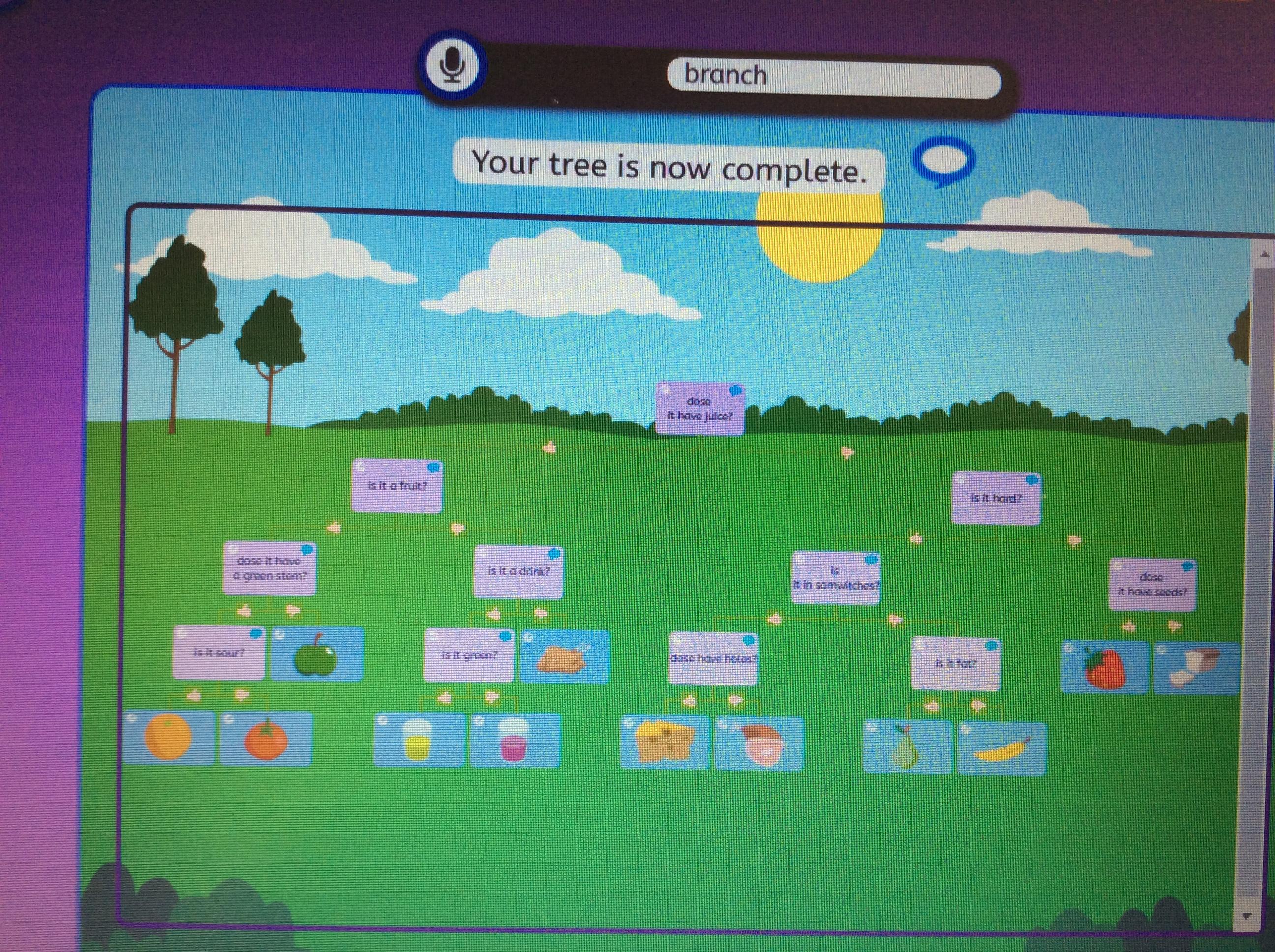
Task: Choose the "is it hard?" question node
Action: [996, 498]
